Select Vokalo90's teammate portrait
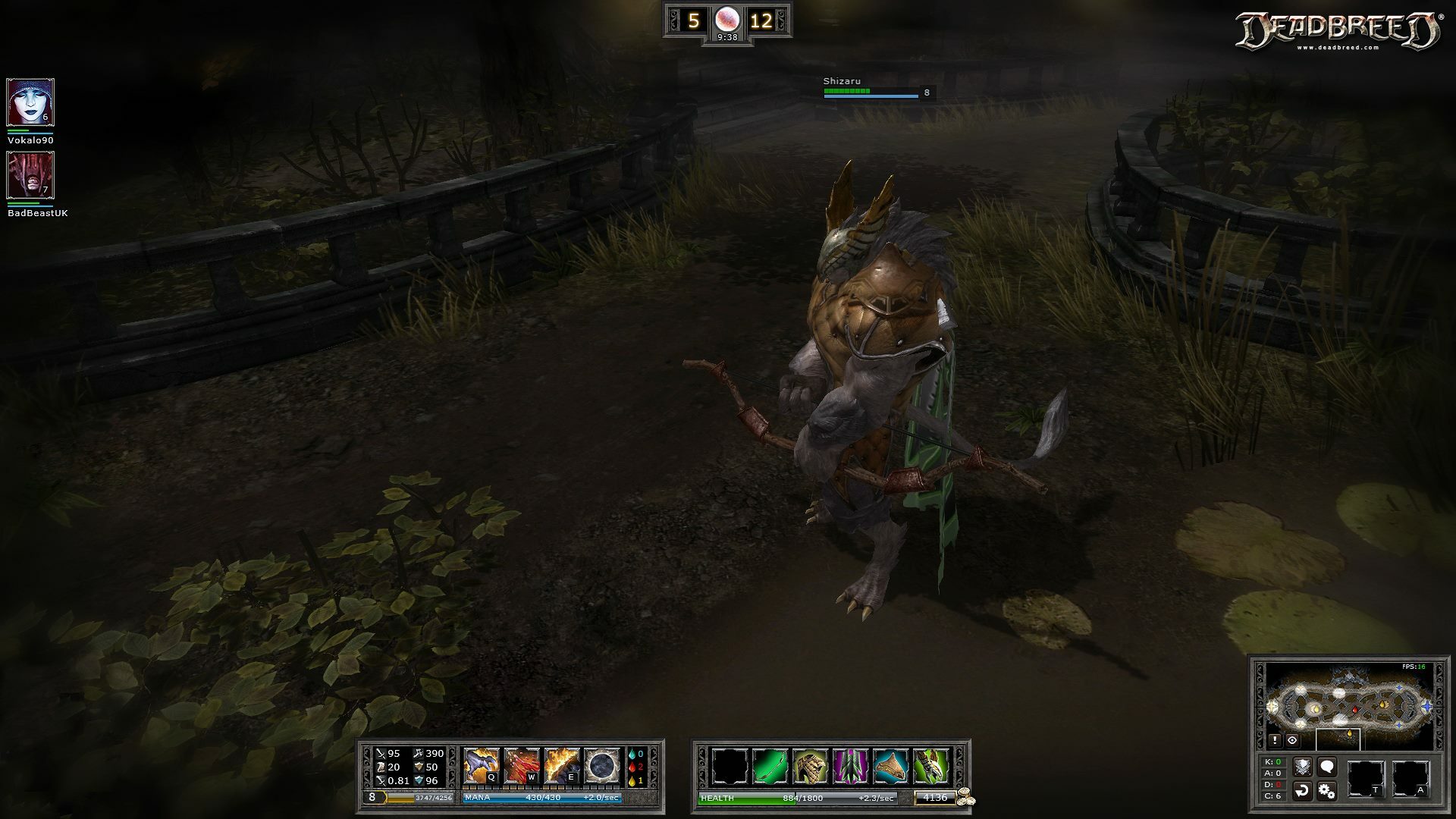 (30, 102)
